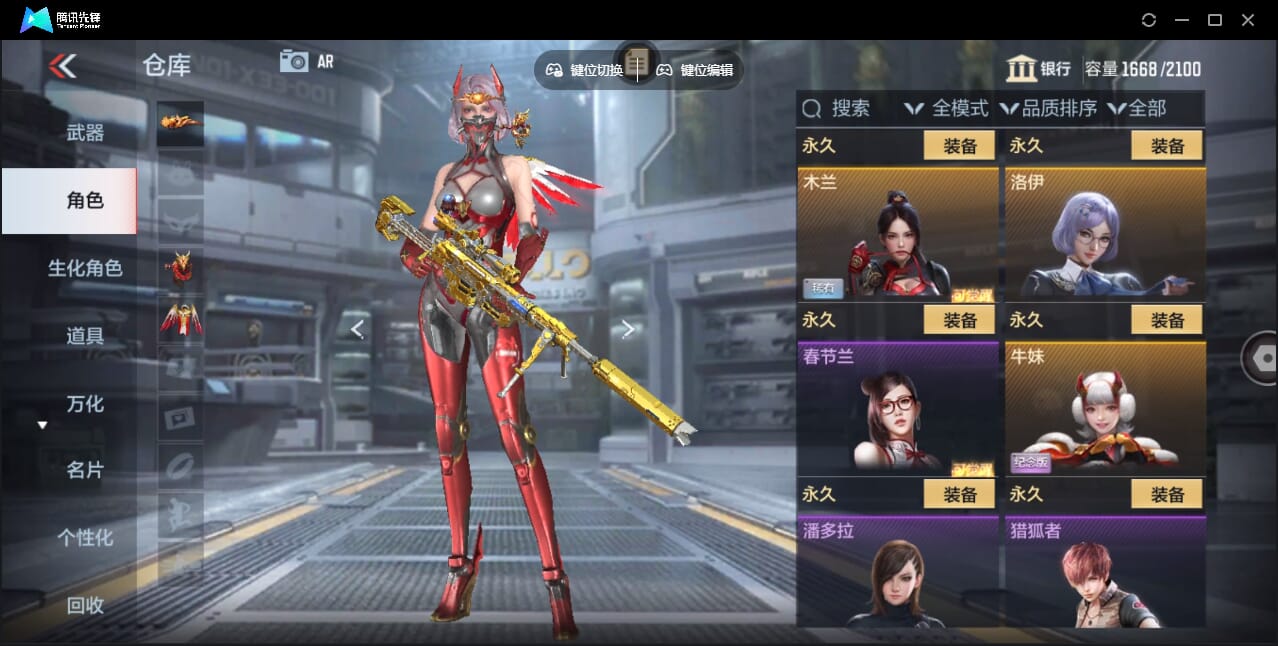Open the 名片 category tab
The image size is (1278, 646).
pos(85,470)
